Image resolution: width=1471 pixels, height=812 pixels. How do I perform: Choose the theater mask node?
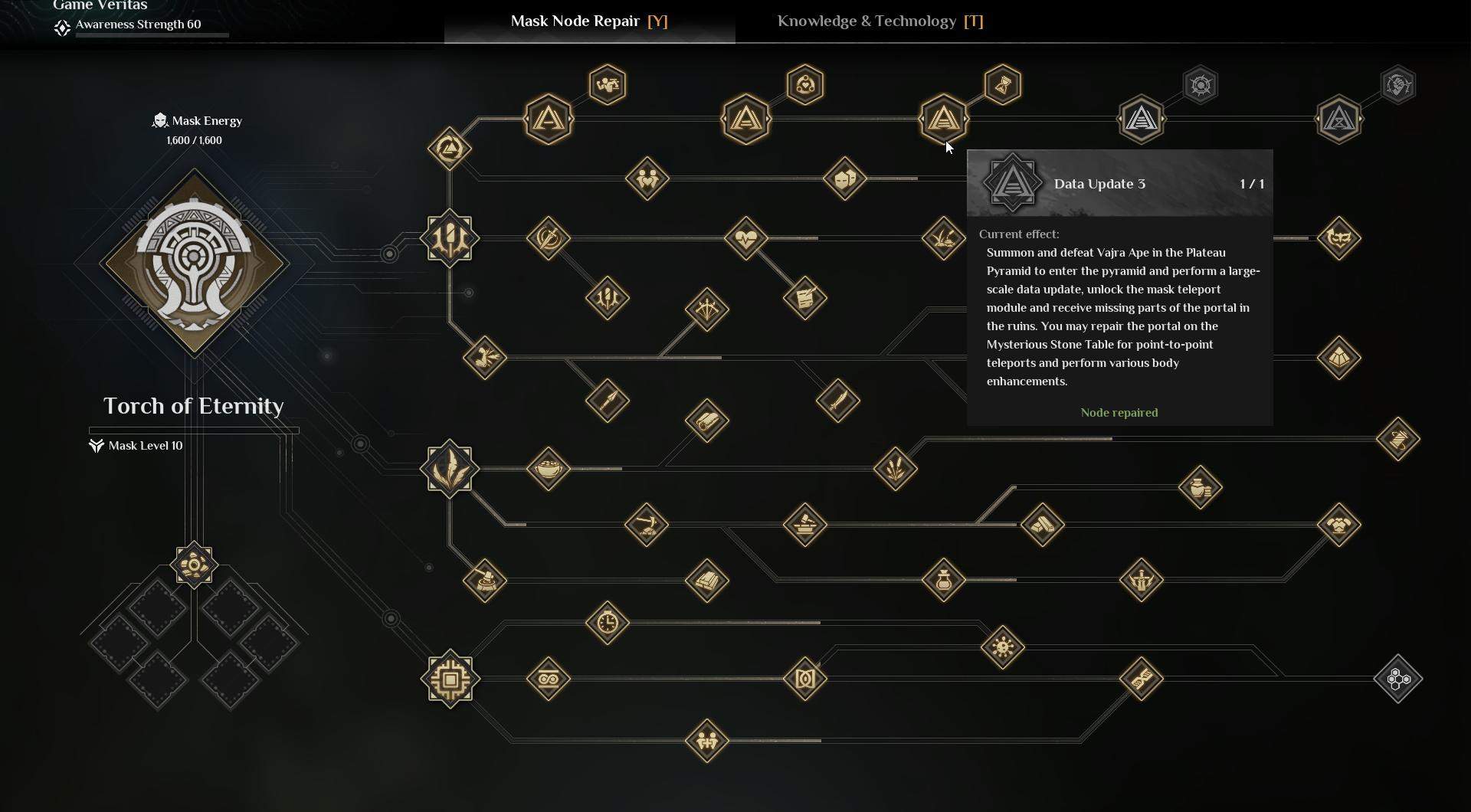click(845, 179)
